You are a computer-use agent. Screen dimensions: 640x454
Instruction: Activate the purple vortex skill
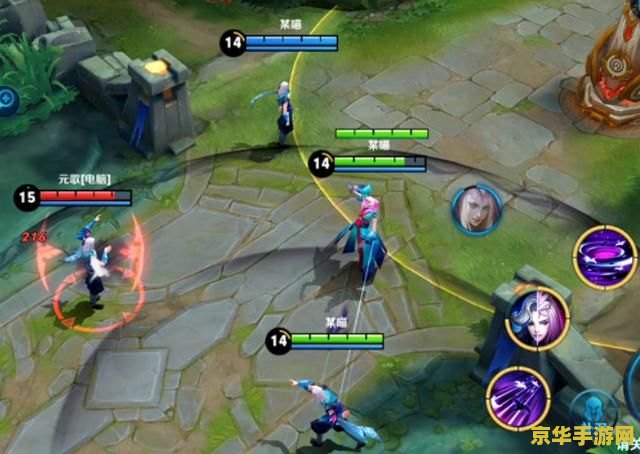point(604,255)
